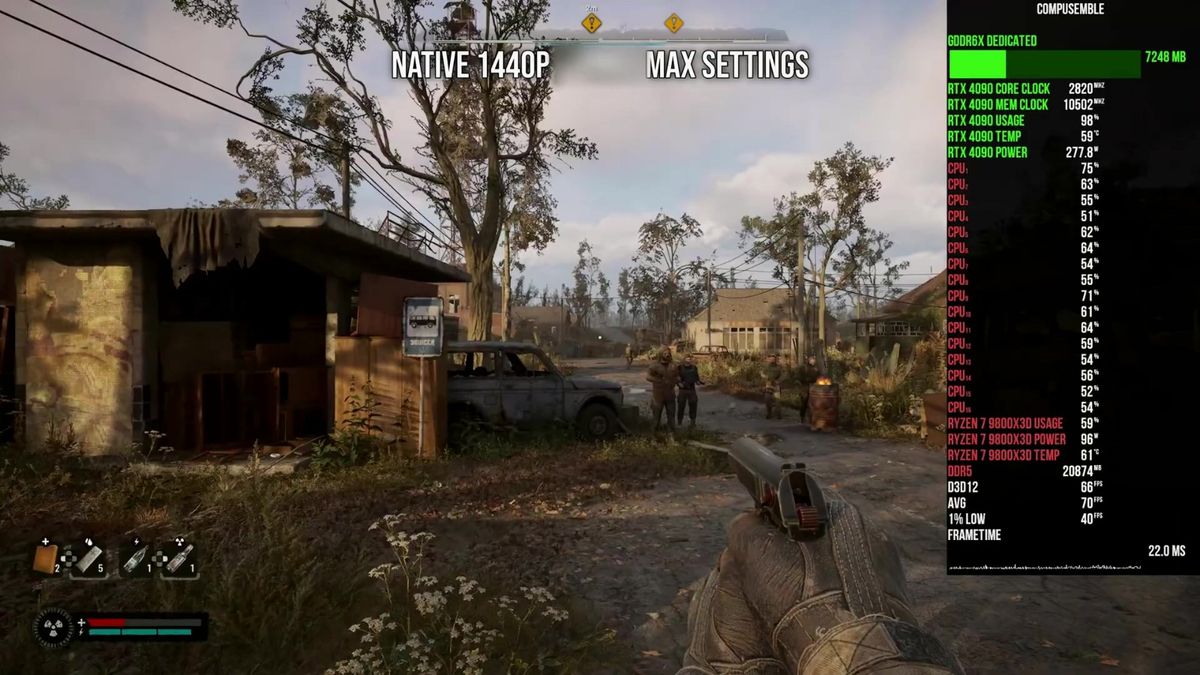Select the energy drink bottle slot

pyautogui.click(x=135, y=558)
